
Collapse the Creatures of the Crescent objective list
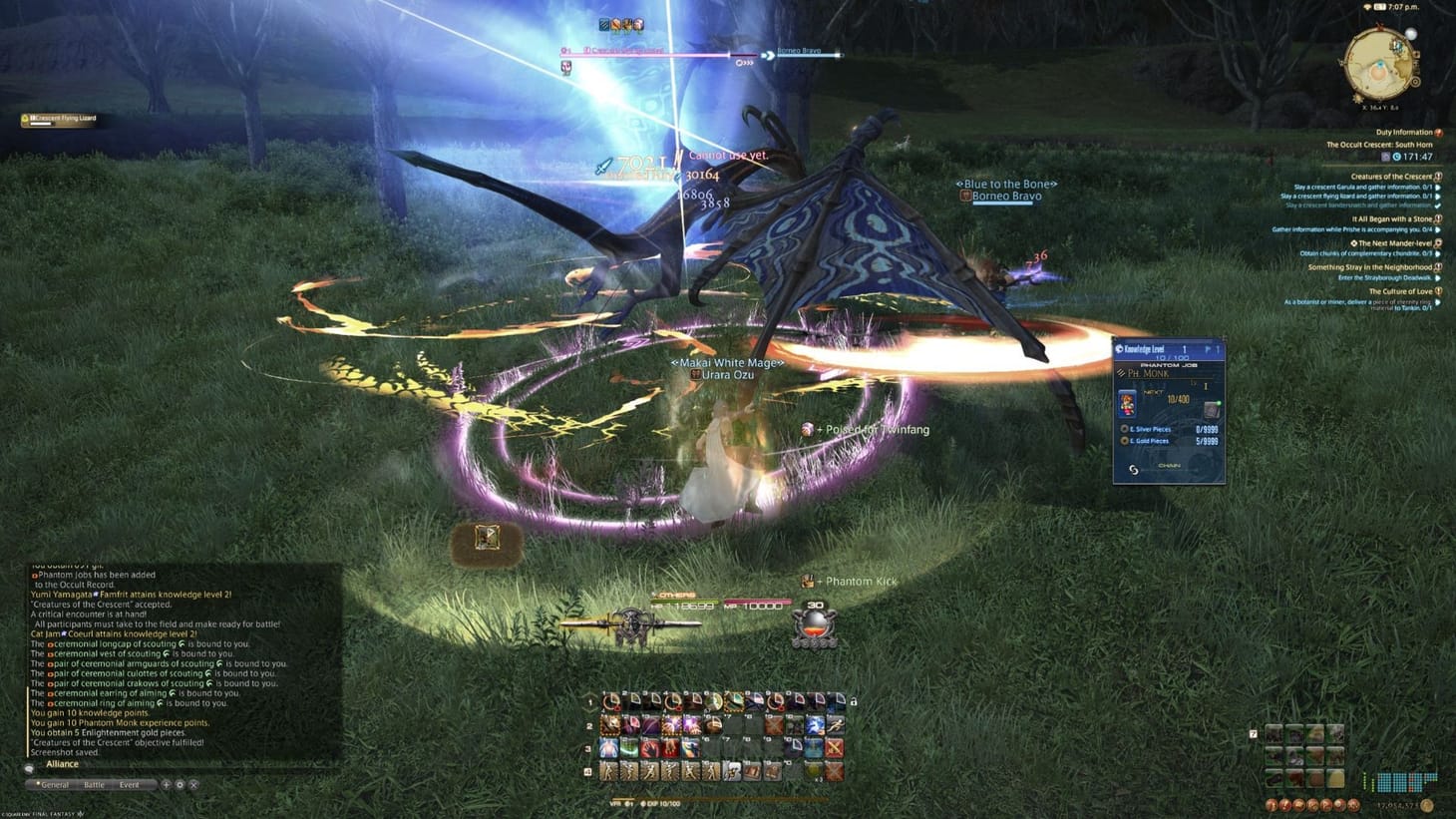coord(1439,177)
